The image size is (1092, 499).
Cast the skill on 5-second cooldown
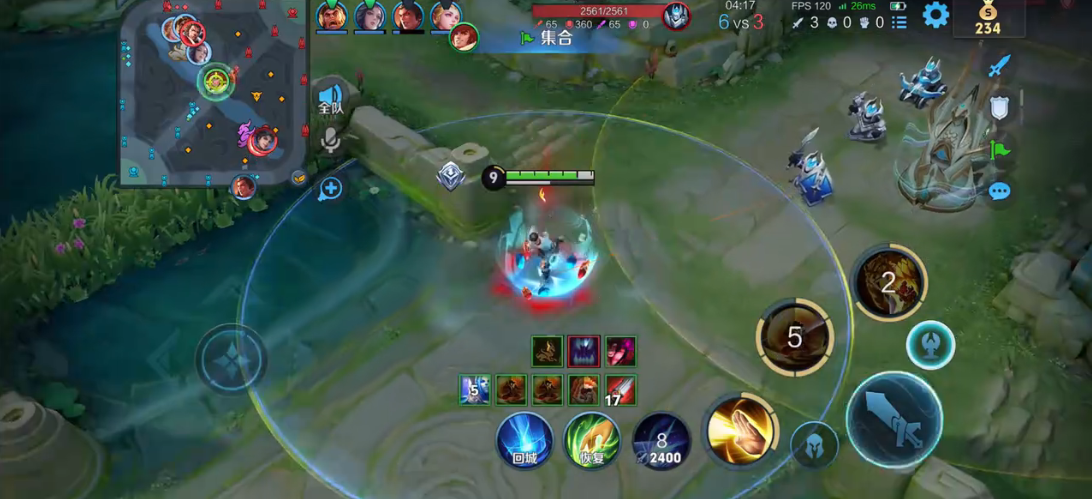tap(794, 337)
